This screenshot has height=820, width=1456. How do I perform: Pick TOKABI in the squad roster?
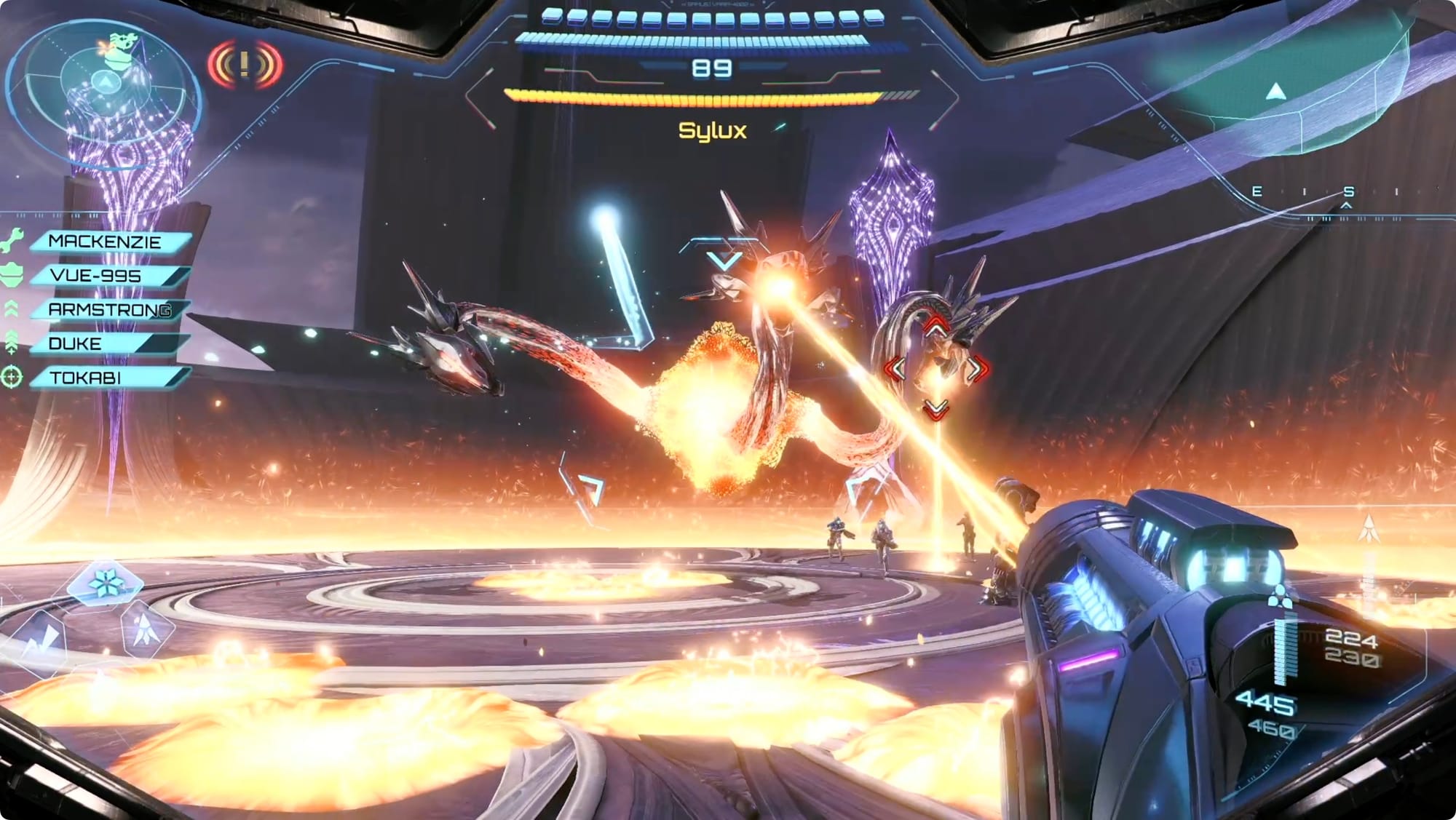coord(109,378)
